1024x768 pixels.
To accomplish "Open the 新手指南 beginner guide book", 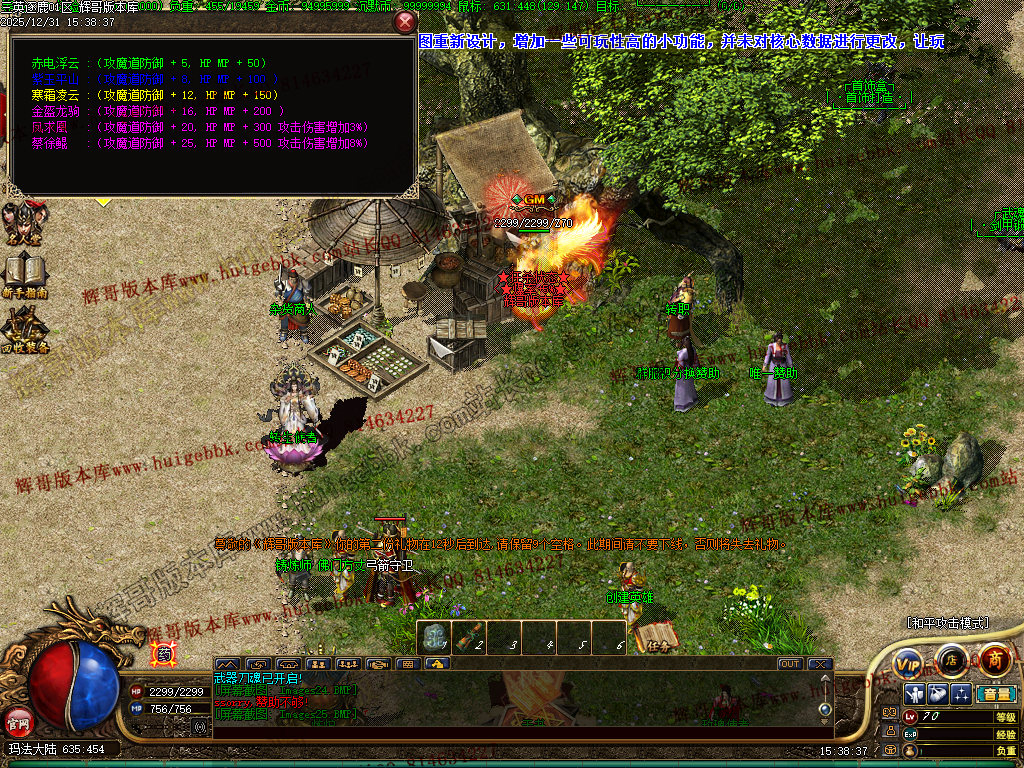I will pyautogui.click(x=25, y=276).
